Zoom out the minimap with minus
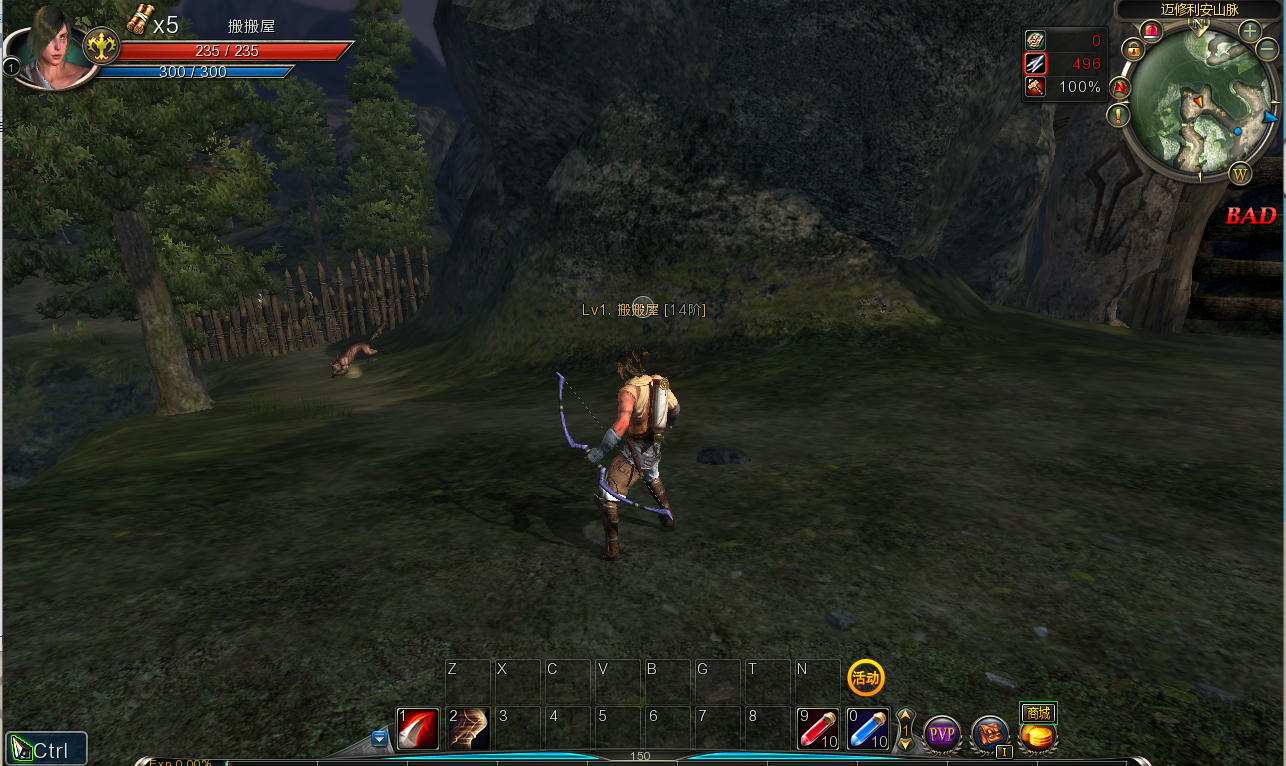Screen dimensions: 1286x766 coord(1267,50)
